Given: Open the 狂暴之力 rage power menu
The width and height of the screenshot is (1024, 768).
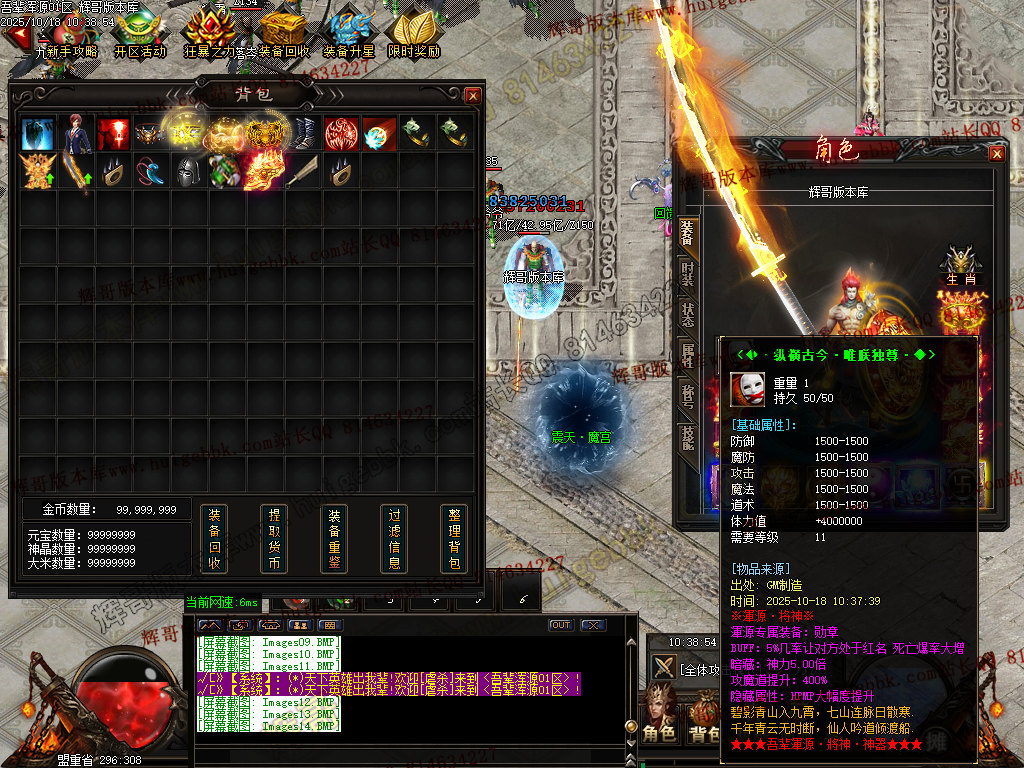Looking at the screenshot, I should click(211, 34).
